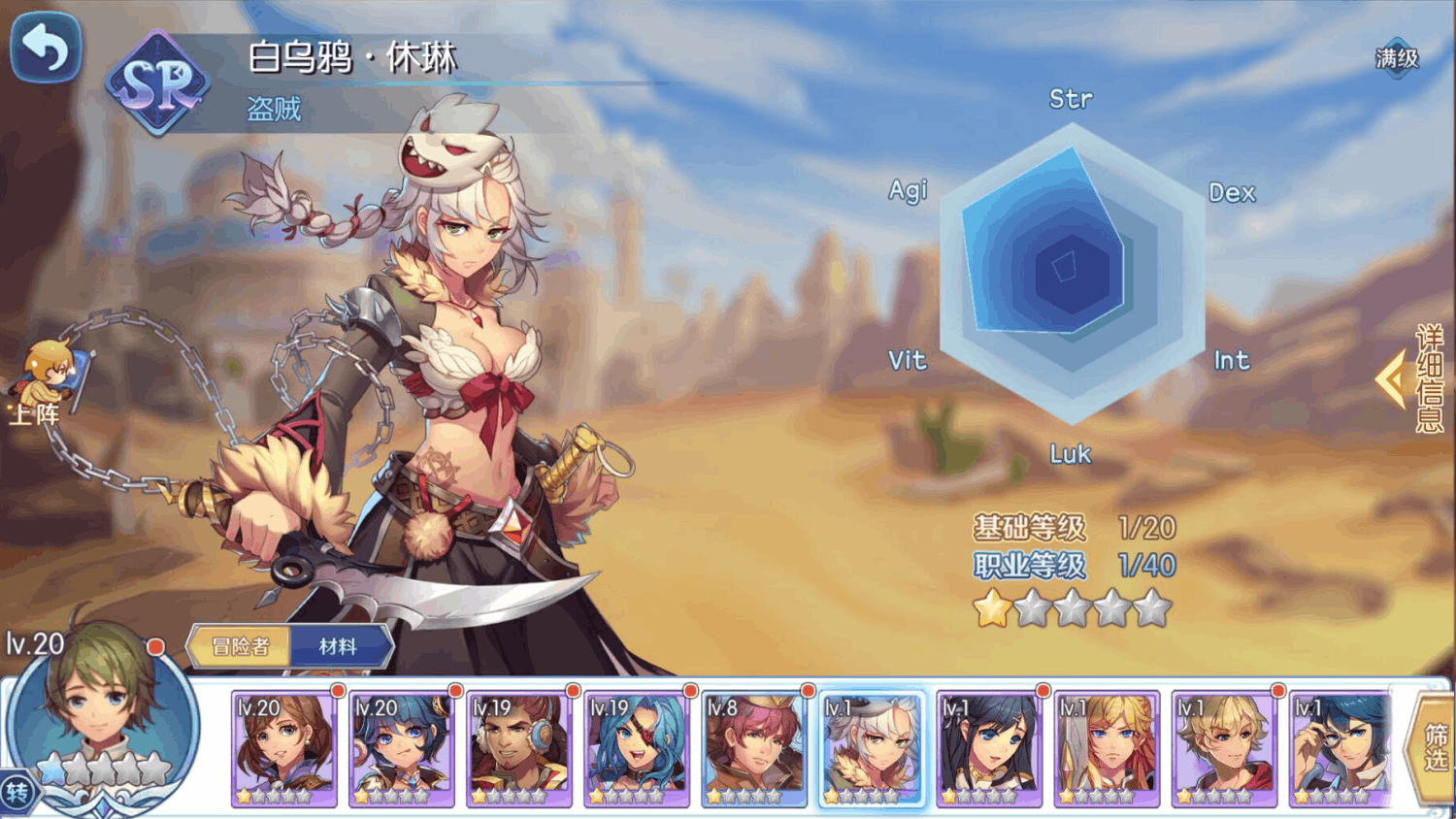This screenshot has width=1456, height=819.
Task: Choose the blue-haired lv.20 hero portrait
Action: click(401, 748)
